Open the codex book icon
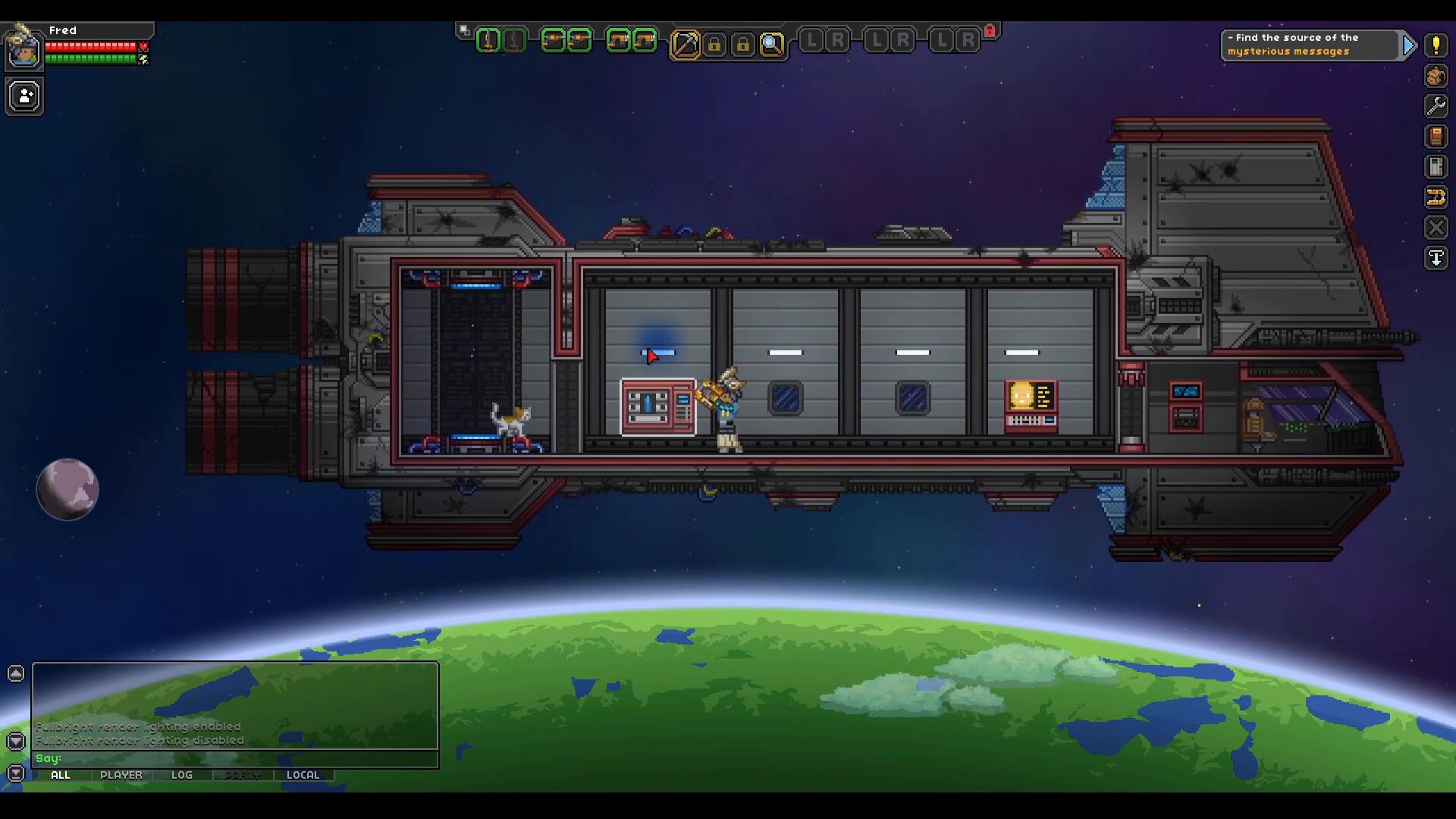Viewport: 1456px width, 819px height. 1436,136
